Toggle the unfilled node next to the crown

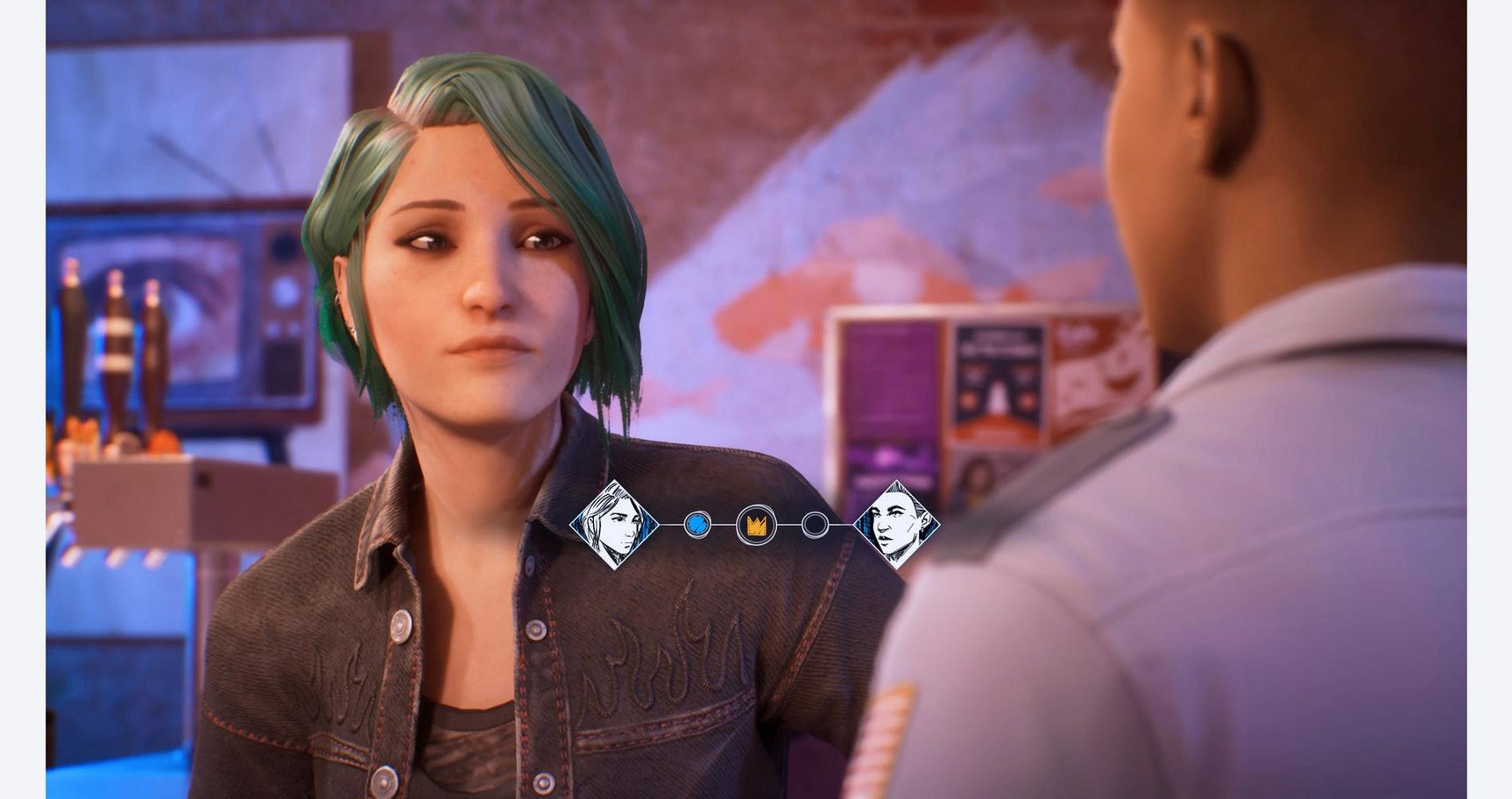[816, 524]
